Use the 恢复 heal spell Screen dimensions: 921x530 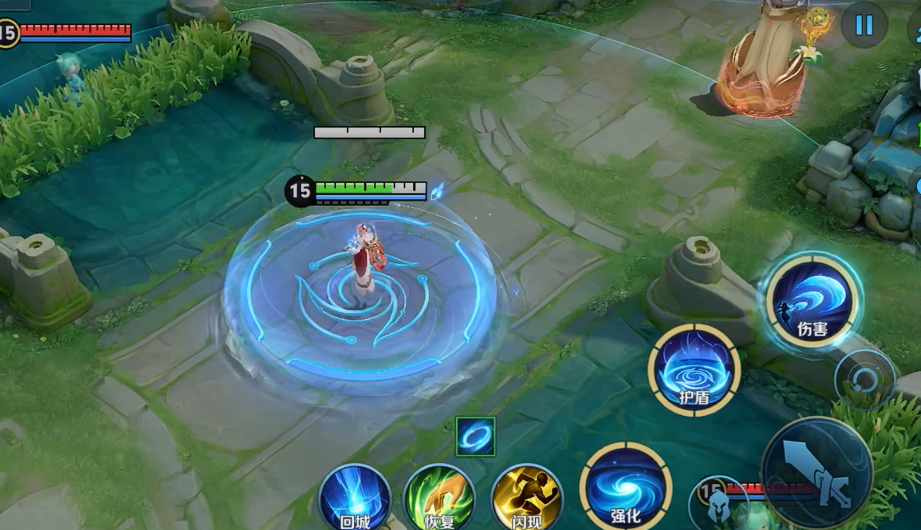click(440, 498)
